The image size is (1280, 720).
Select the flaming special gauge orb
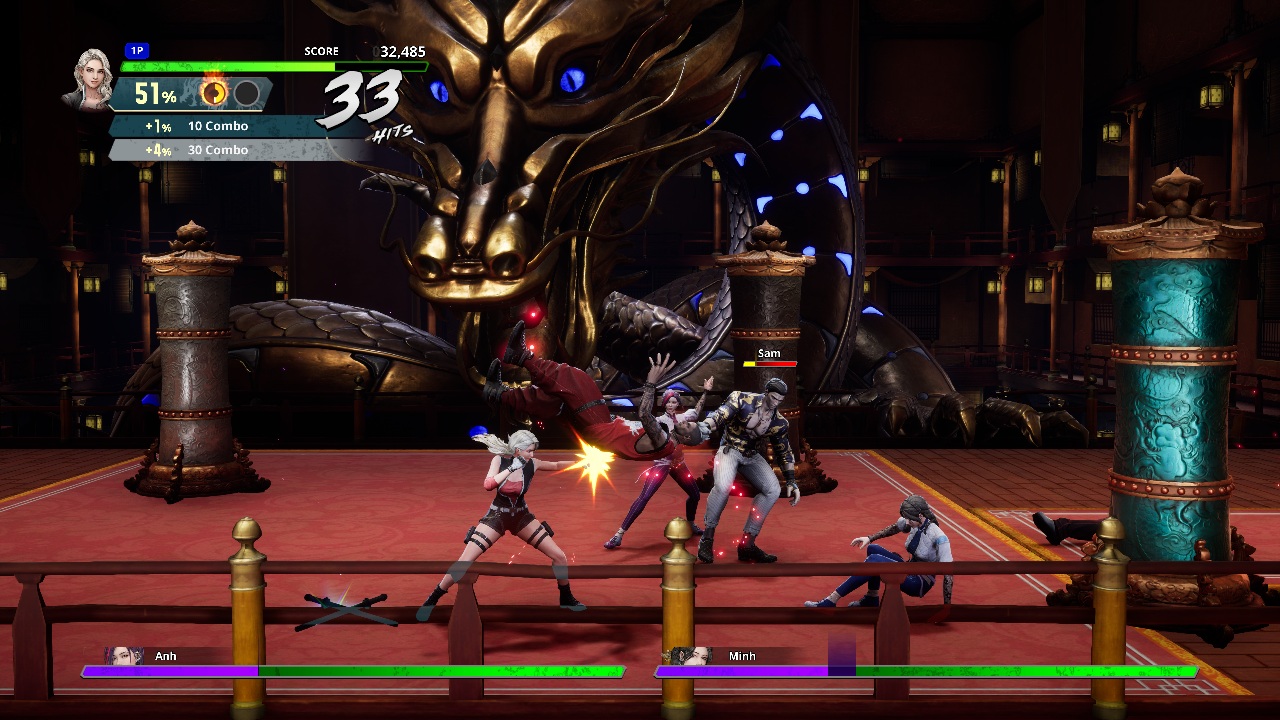coord(214,93)
